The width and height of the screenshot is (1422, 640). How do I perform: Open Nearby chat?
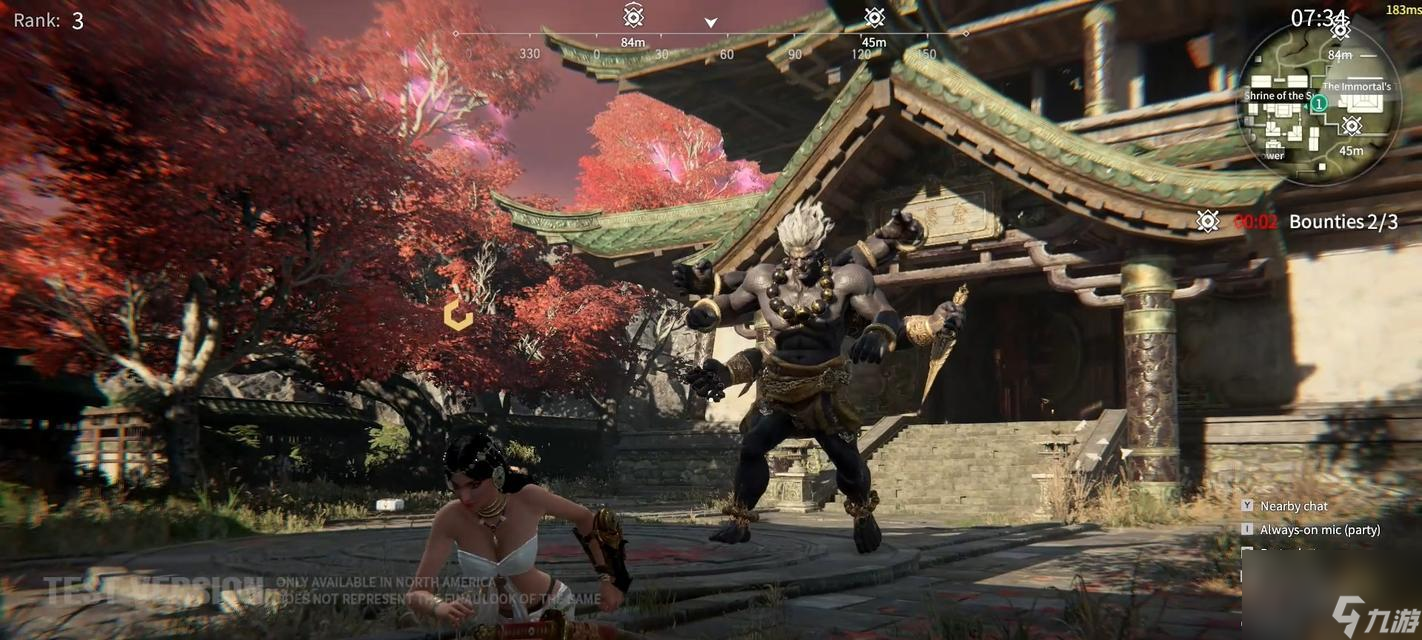click(x=1293, y=506)
